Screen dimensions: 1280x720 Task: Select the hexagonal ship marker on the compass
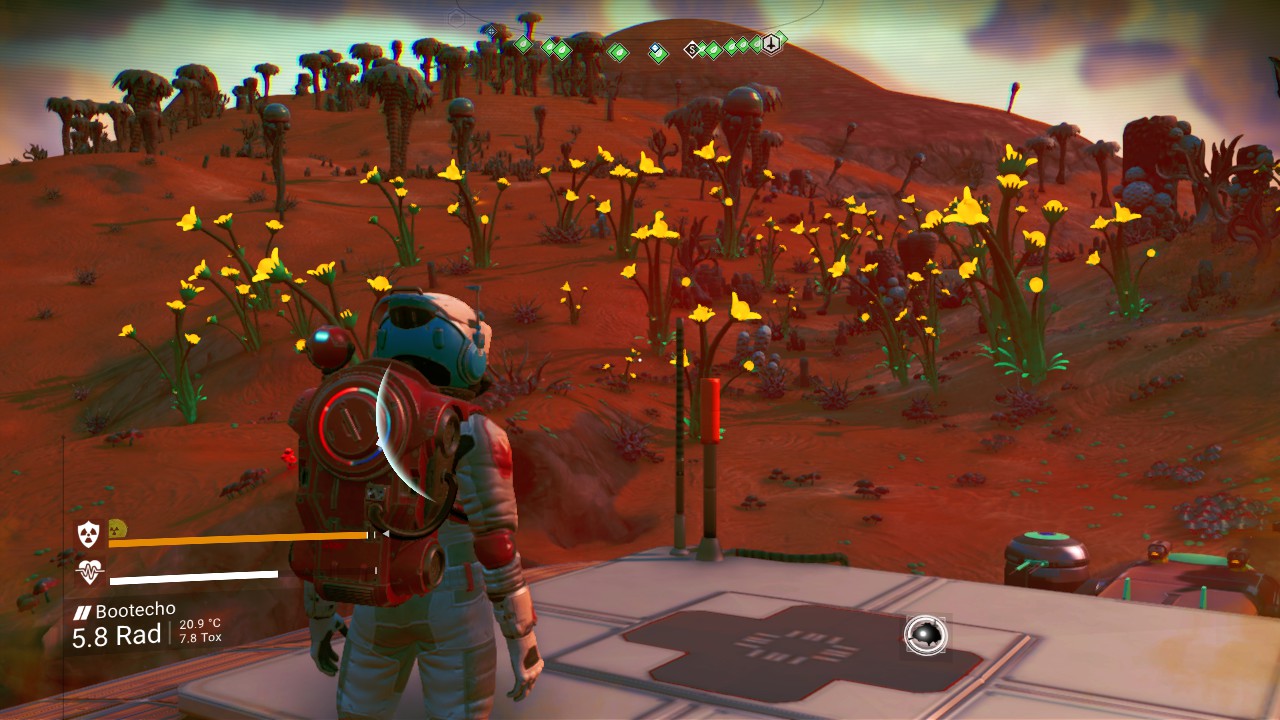[x=771, y=44]
